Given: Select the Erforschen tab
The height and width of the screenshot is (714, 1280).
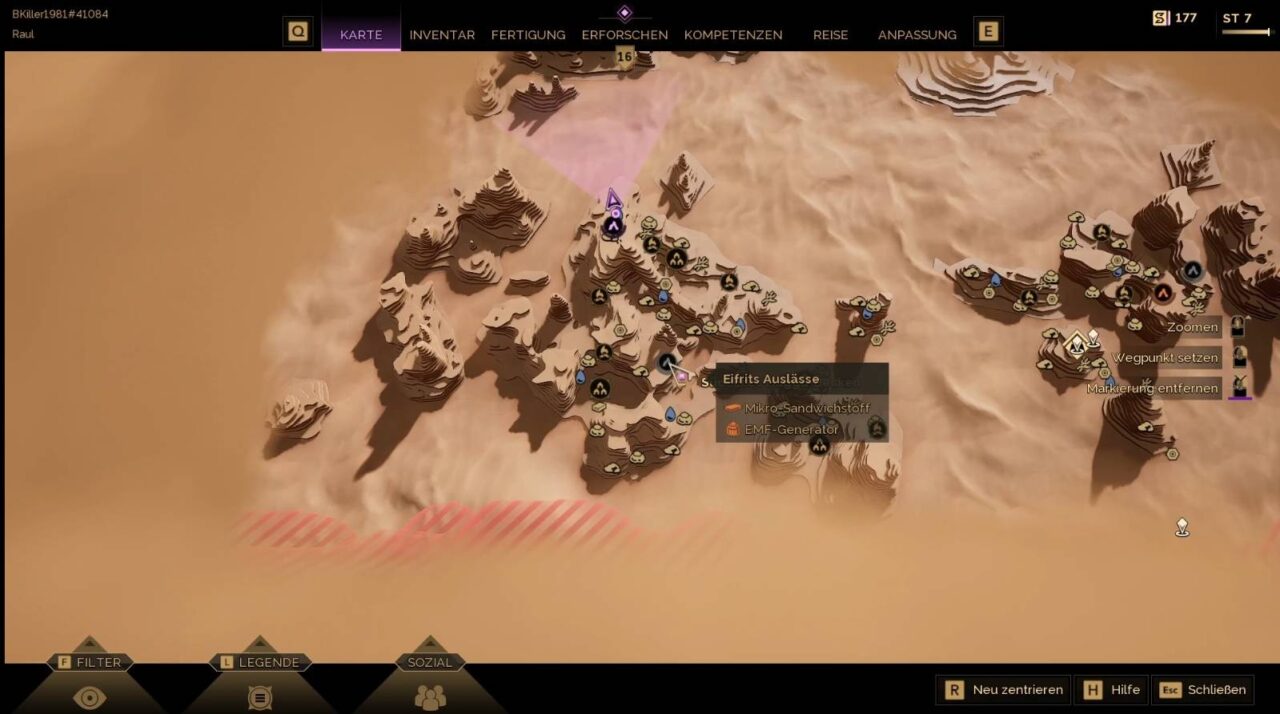Looking at the screenshot, I should click(625, 34).
